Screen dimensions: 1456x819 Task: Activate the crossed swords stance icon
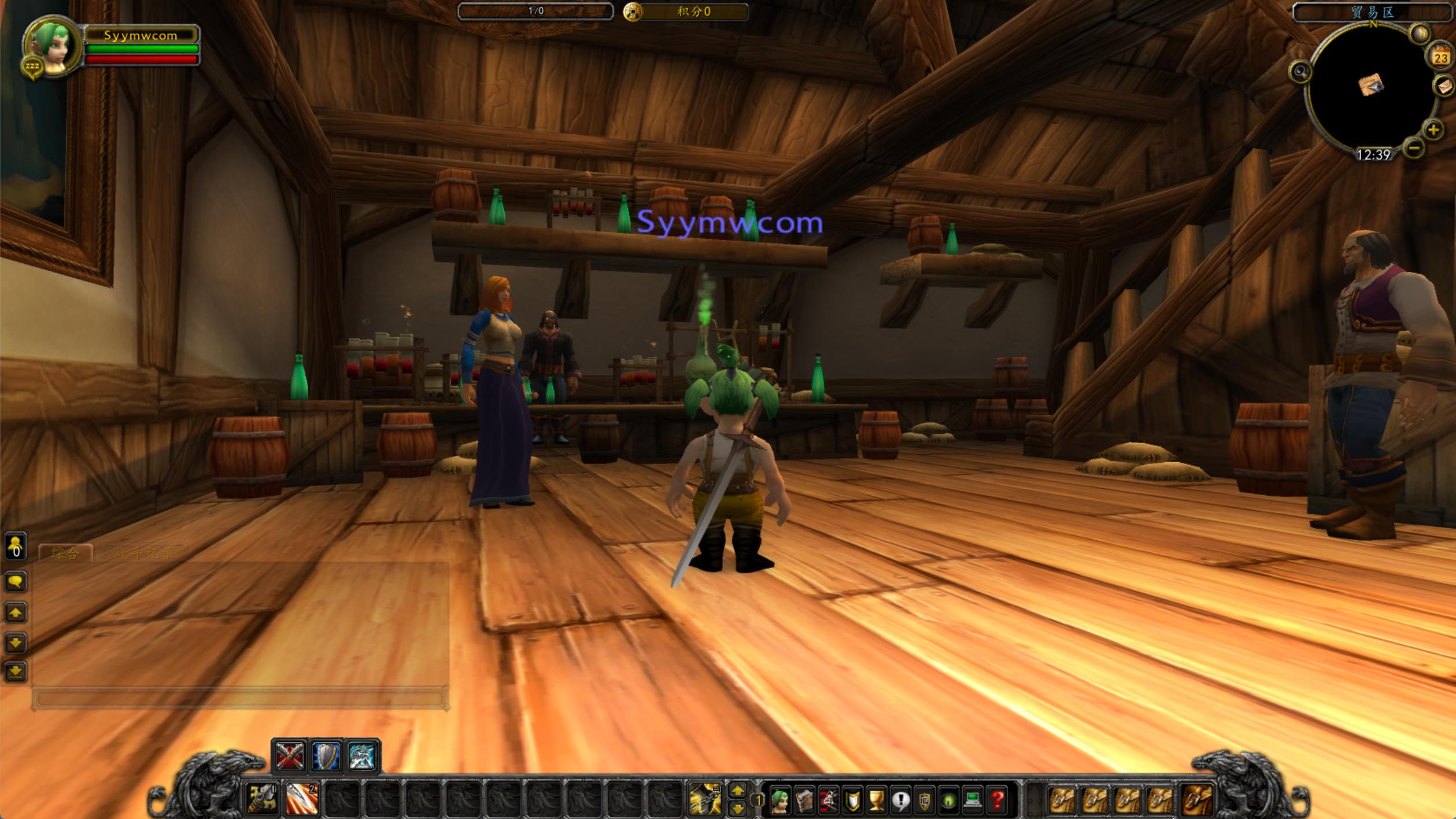pyautogui.click(x=290, y=756)
